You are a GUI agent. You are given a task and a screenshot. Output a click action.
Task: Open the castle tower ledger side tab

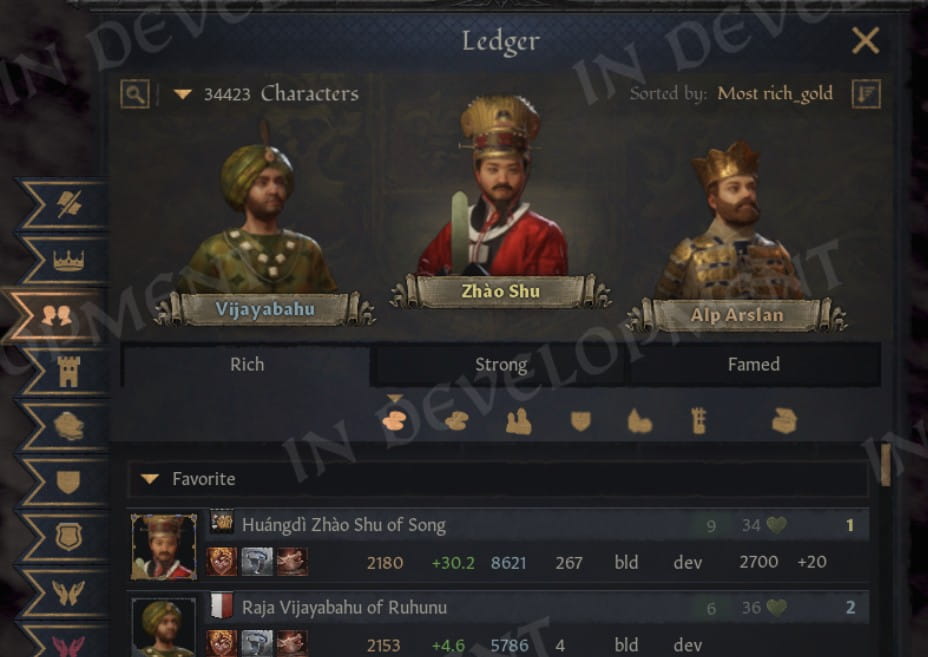point(68,371)
